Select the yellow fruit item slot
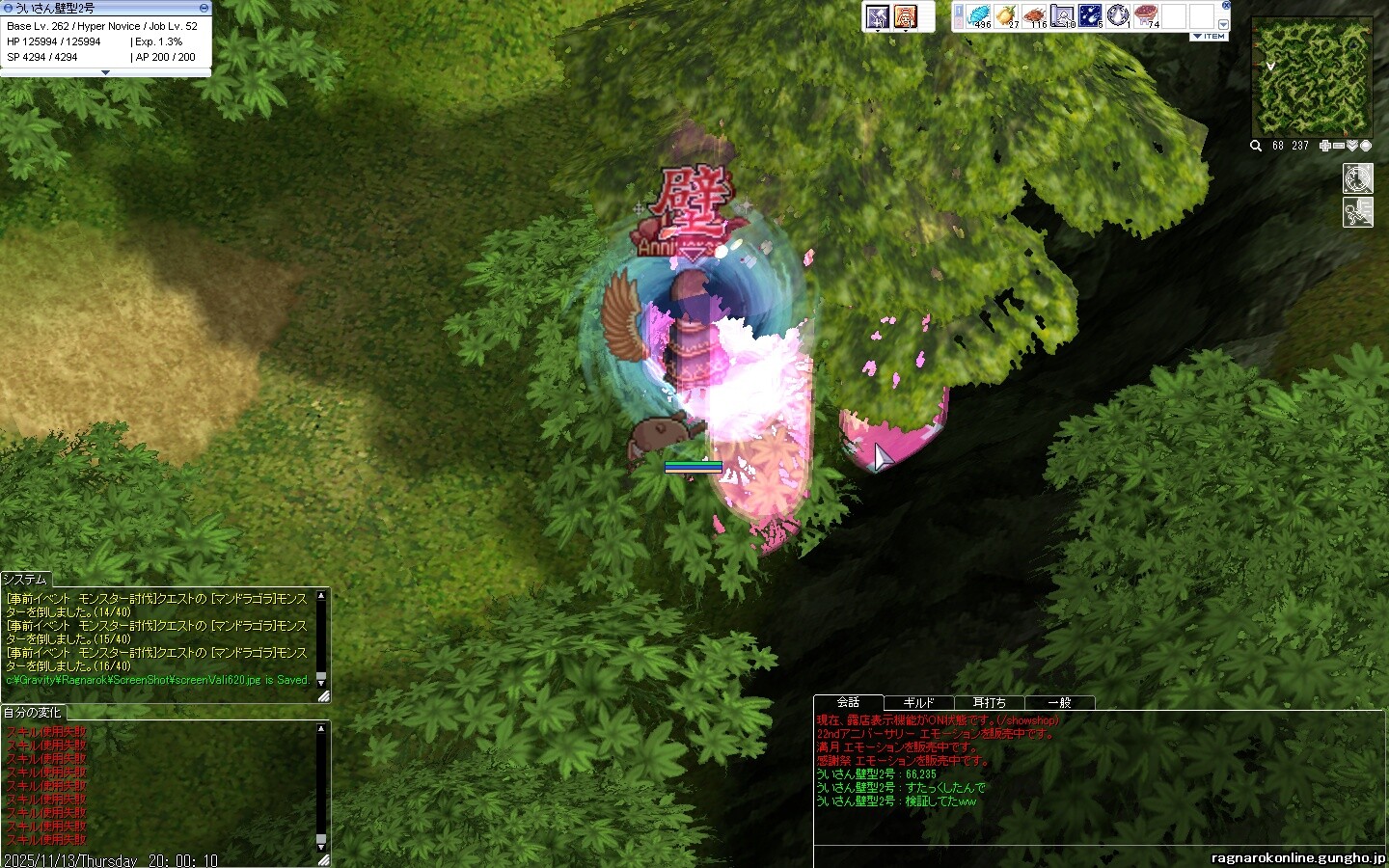 [x=1007, y=16]
